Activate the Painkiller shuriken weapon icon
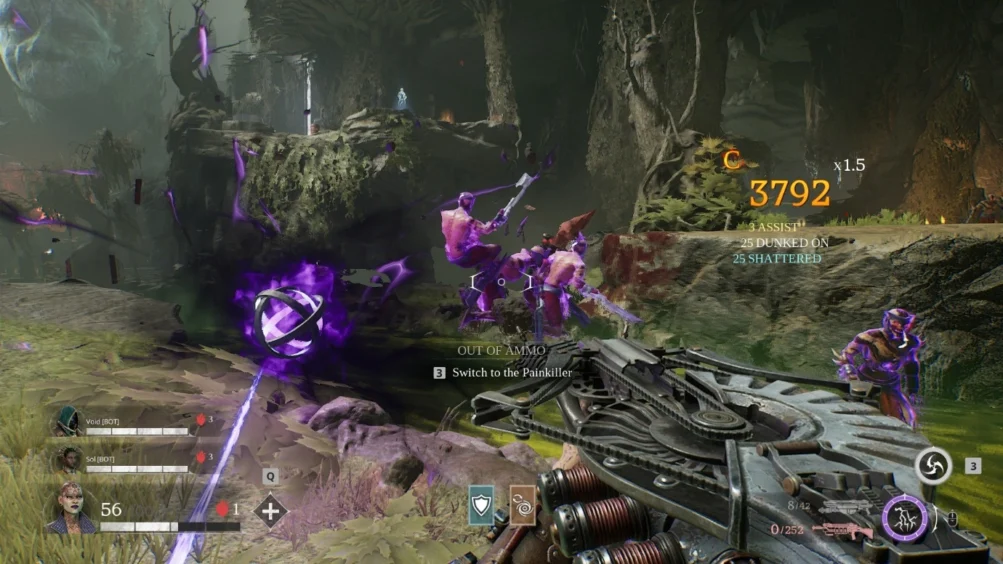The image size is (1003, 564). point(933,466)
